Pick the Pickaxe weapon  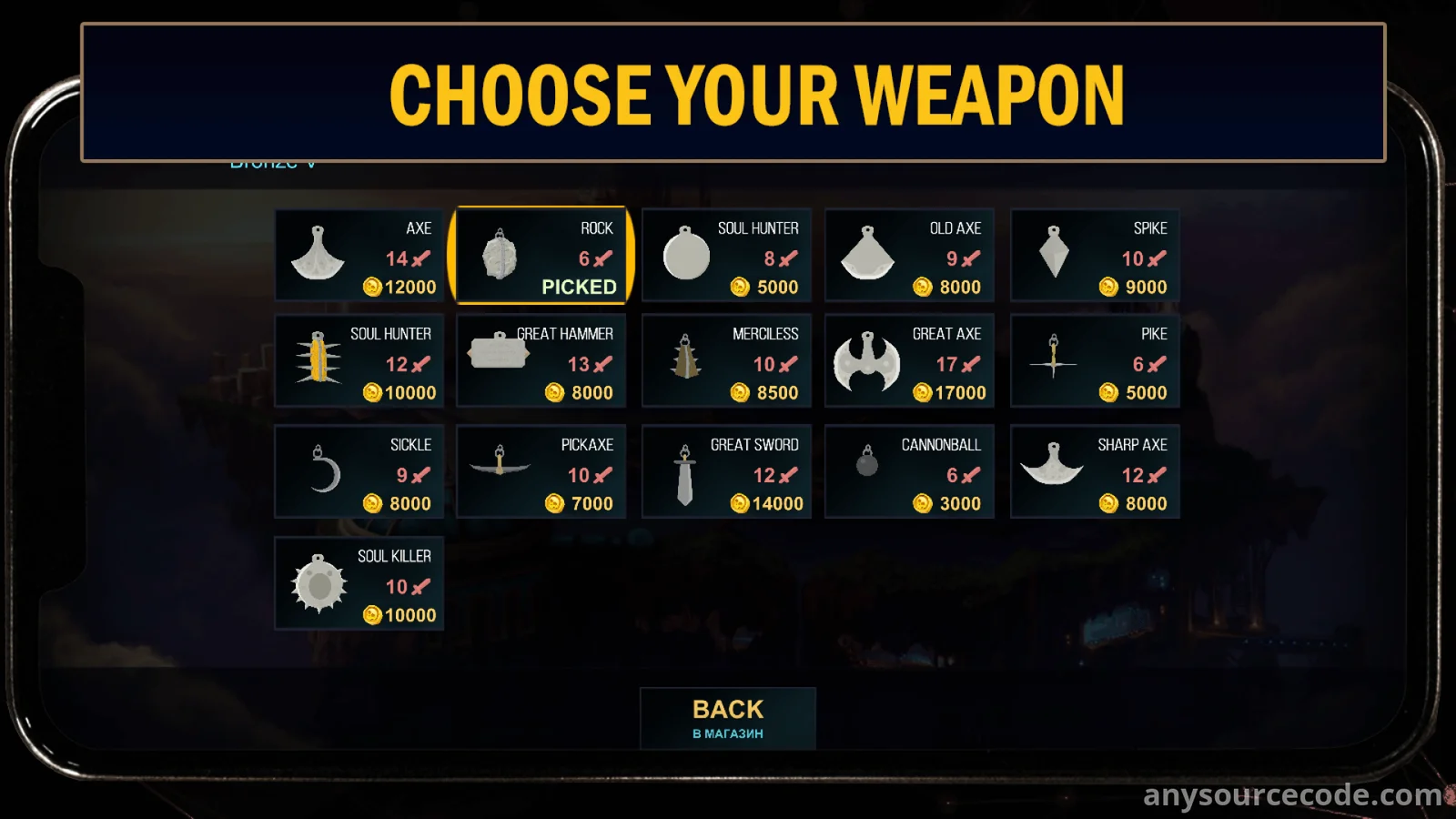[541, 472]
